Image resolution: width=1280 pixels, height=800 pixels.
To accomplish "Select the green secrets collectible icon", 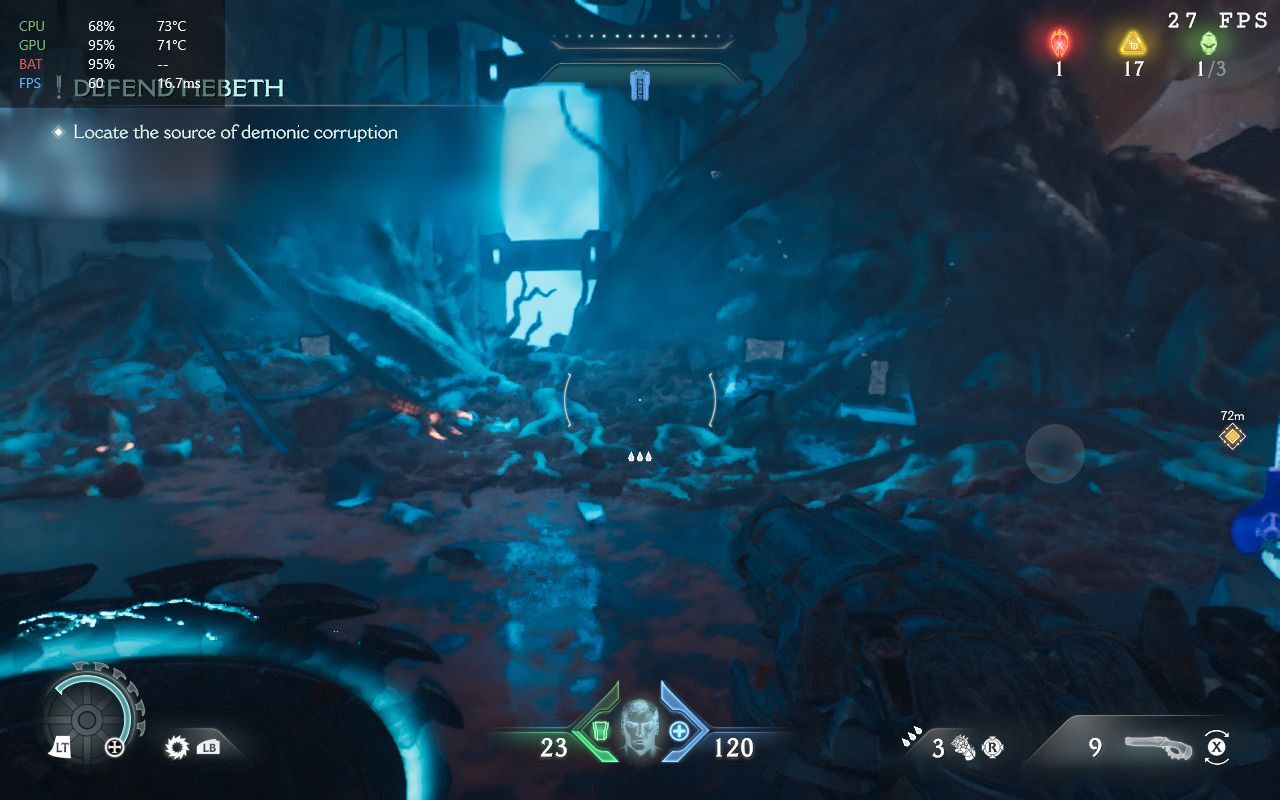I will [1209, 43].
